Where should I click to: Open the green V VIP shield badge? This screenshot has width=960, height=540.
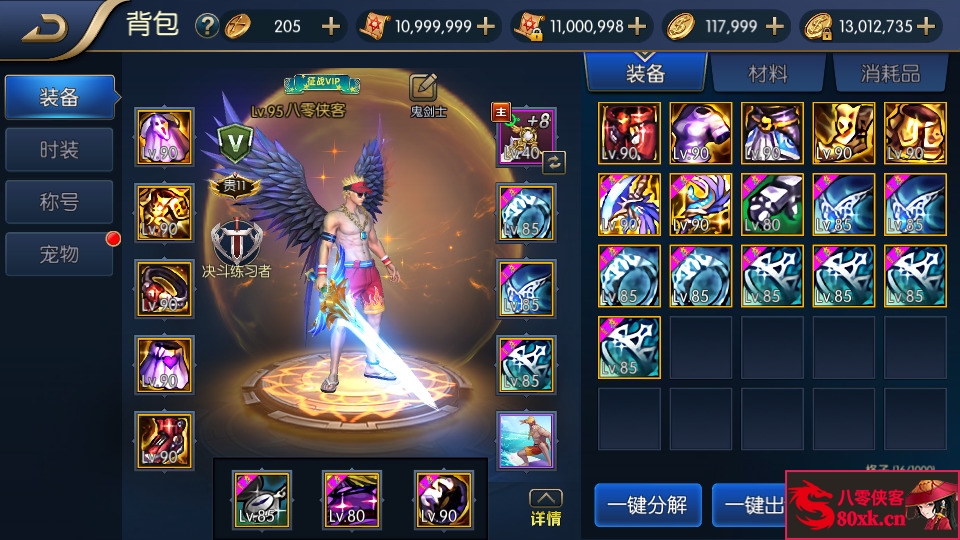click(235, 142)
